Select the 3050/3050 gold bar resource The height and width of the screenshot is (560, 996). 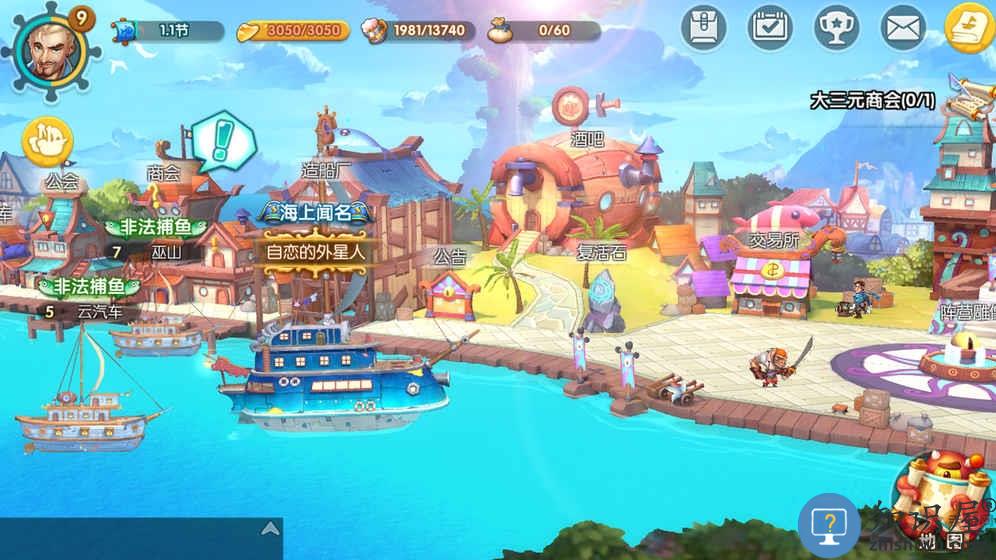coord(294,31)
